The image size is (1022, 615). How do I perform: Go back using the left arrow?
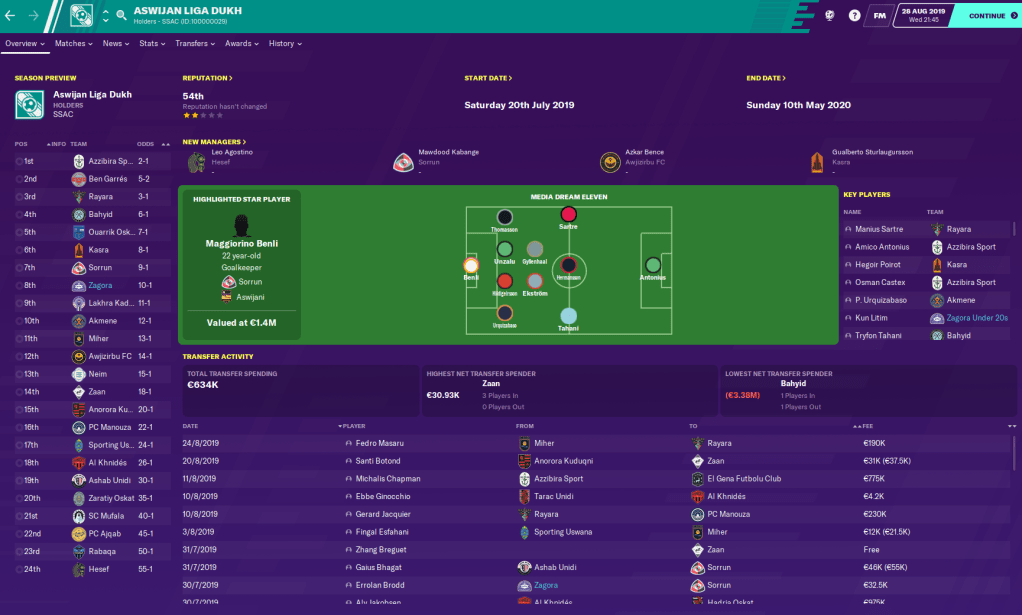[x=11, y=16]
